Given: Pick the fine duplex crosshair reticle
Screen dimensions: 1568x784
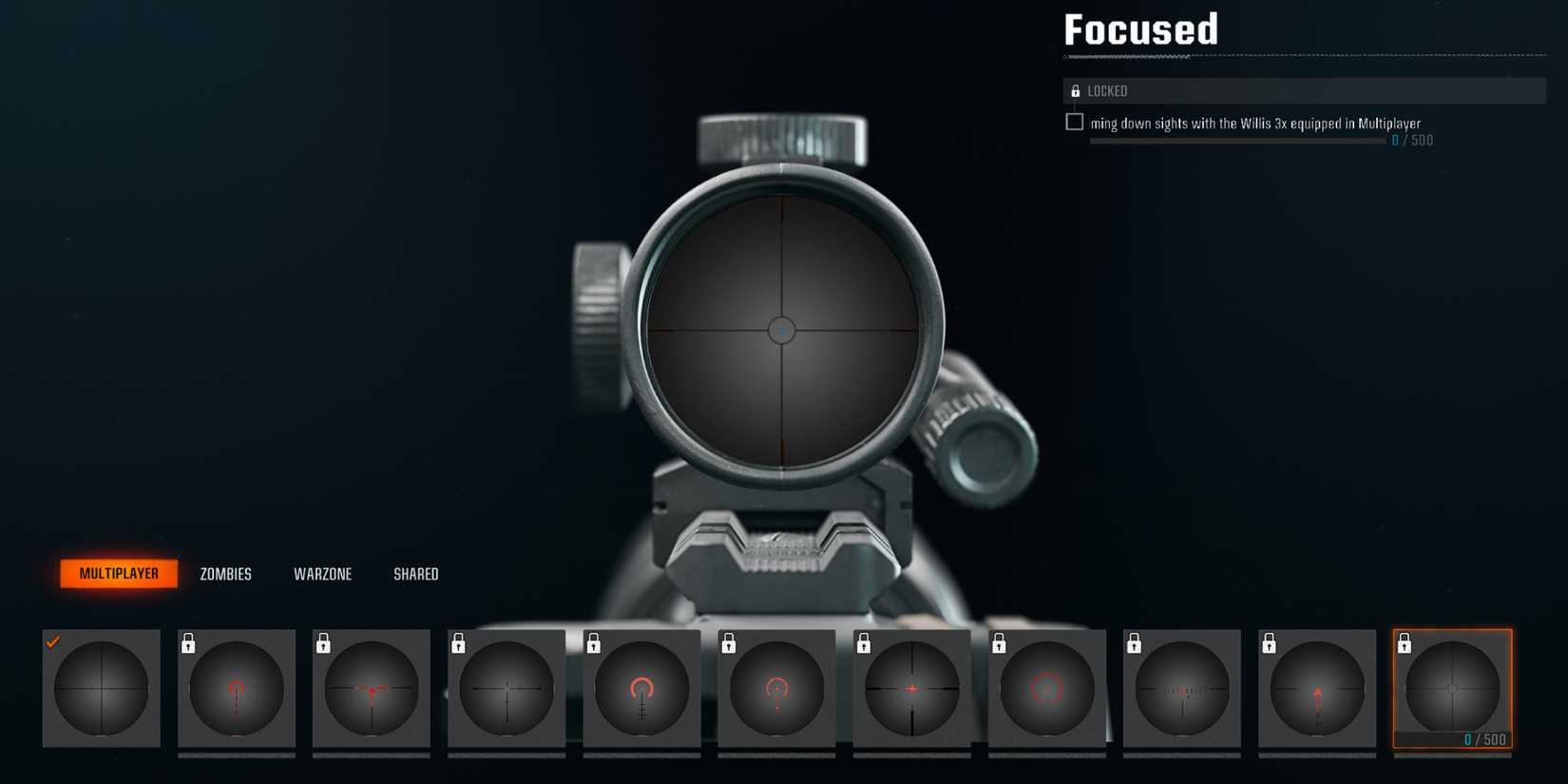Looking at the screenshot, I should click(507, 689).
